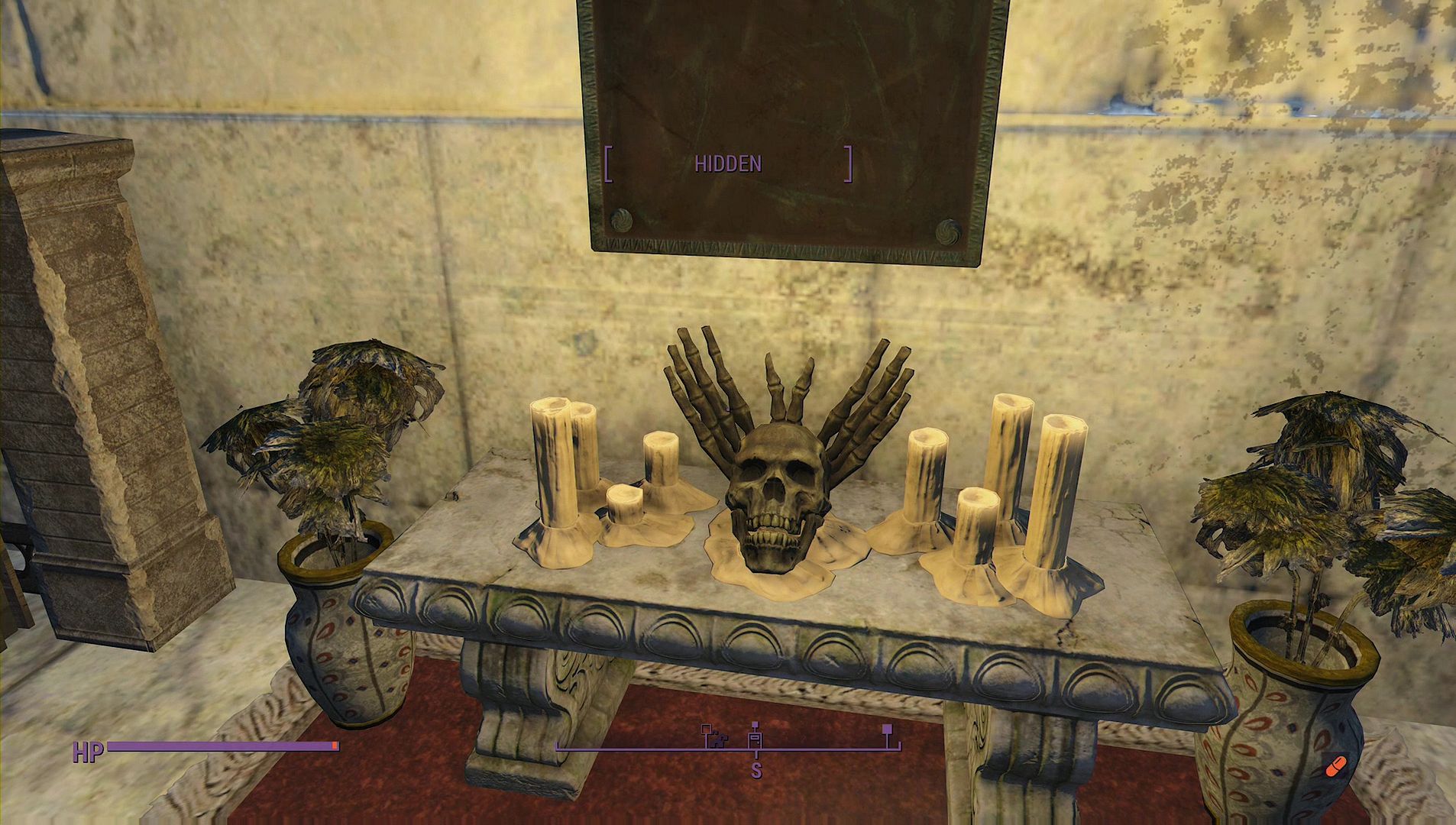Select the door marker on the compass

[755, 739]
